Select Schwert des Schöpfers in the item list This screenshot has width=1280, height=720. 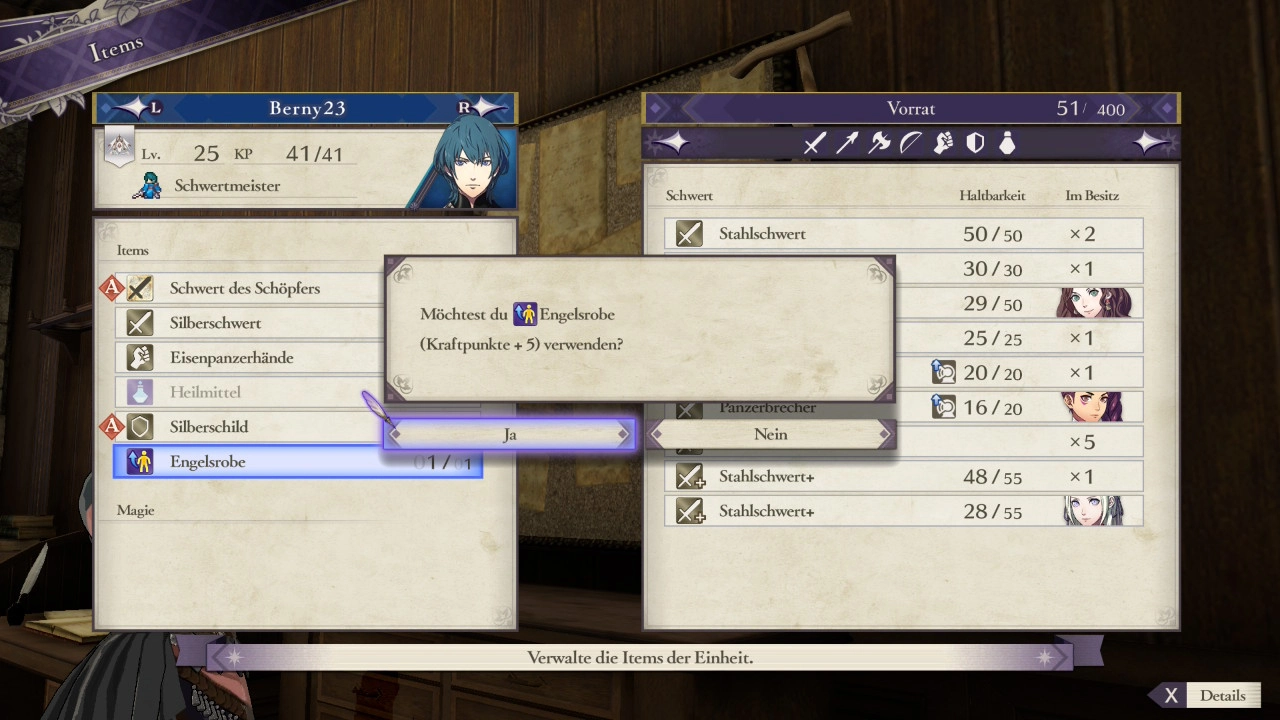pos(245,289)
